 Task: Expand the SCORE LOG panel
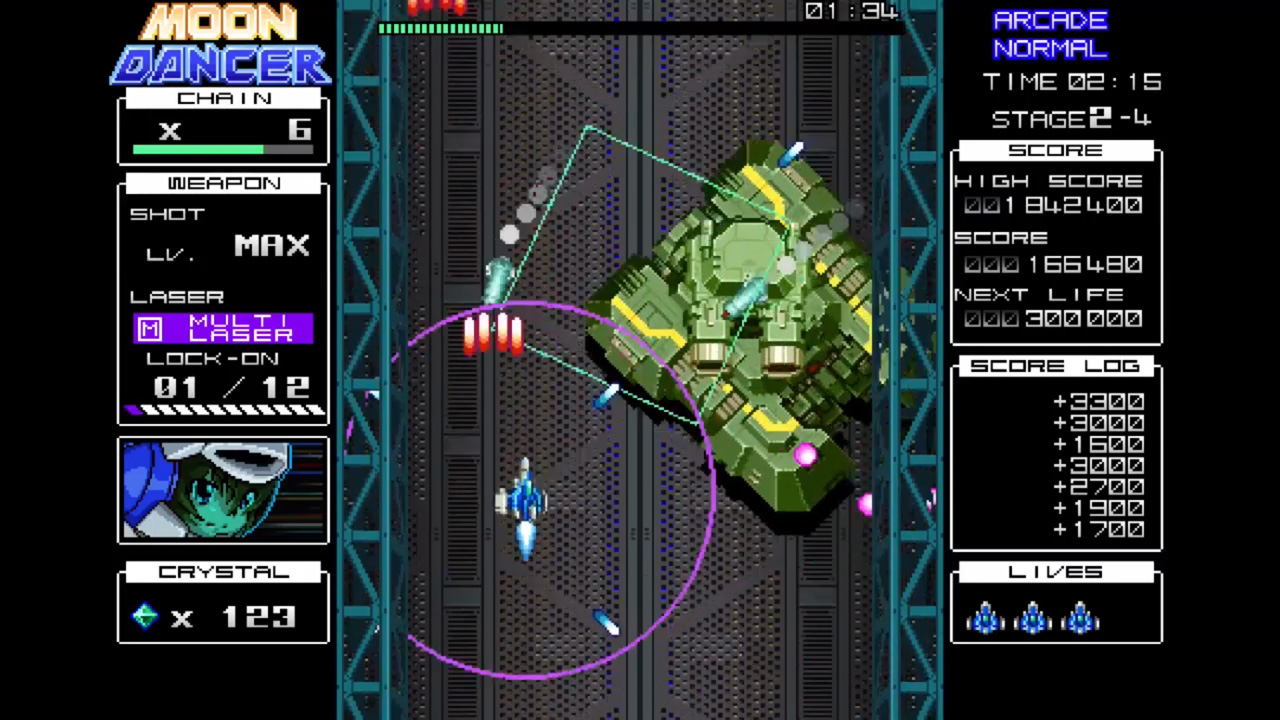click(1055, 366)
